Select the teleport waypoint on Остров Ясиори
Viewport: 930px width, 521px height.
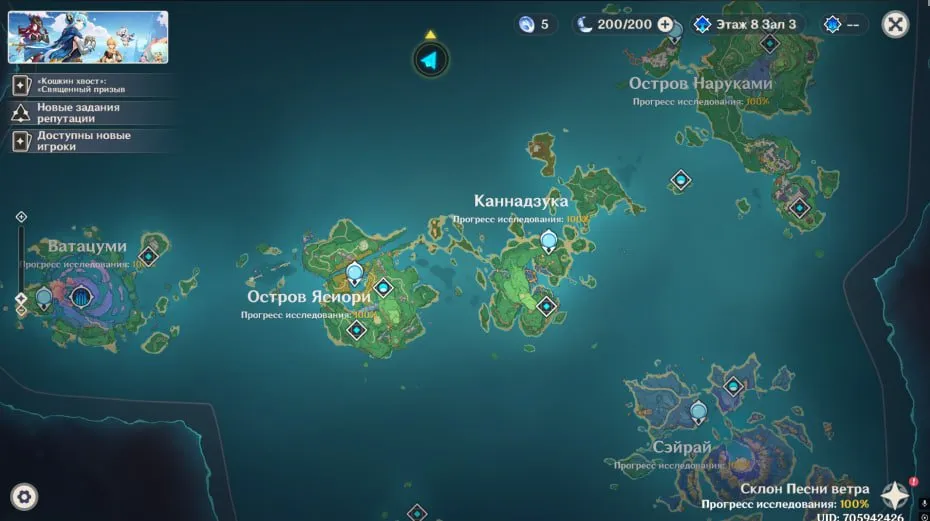354,272
